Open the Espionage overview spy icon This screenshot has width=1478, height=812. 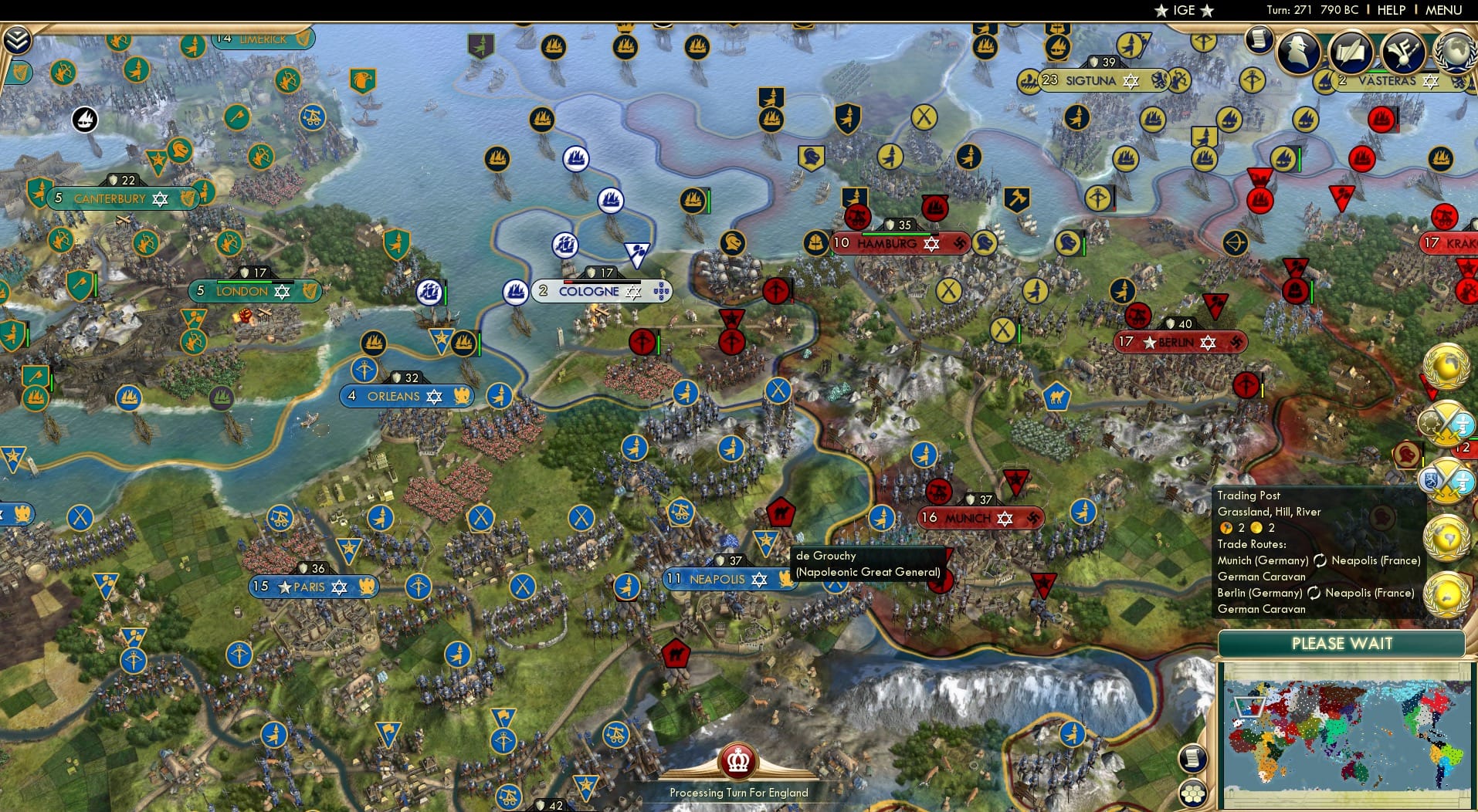(x=1297, y=51)
